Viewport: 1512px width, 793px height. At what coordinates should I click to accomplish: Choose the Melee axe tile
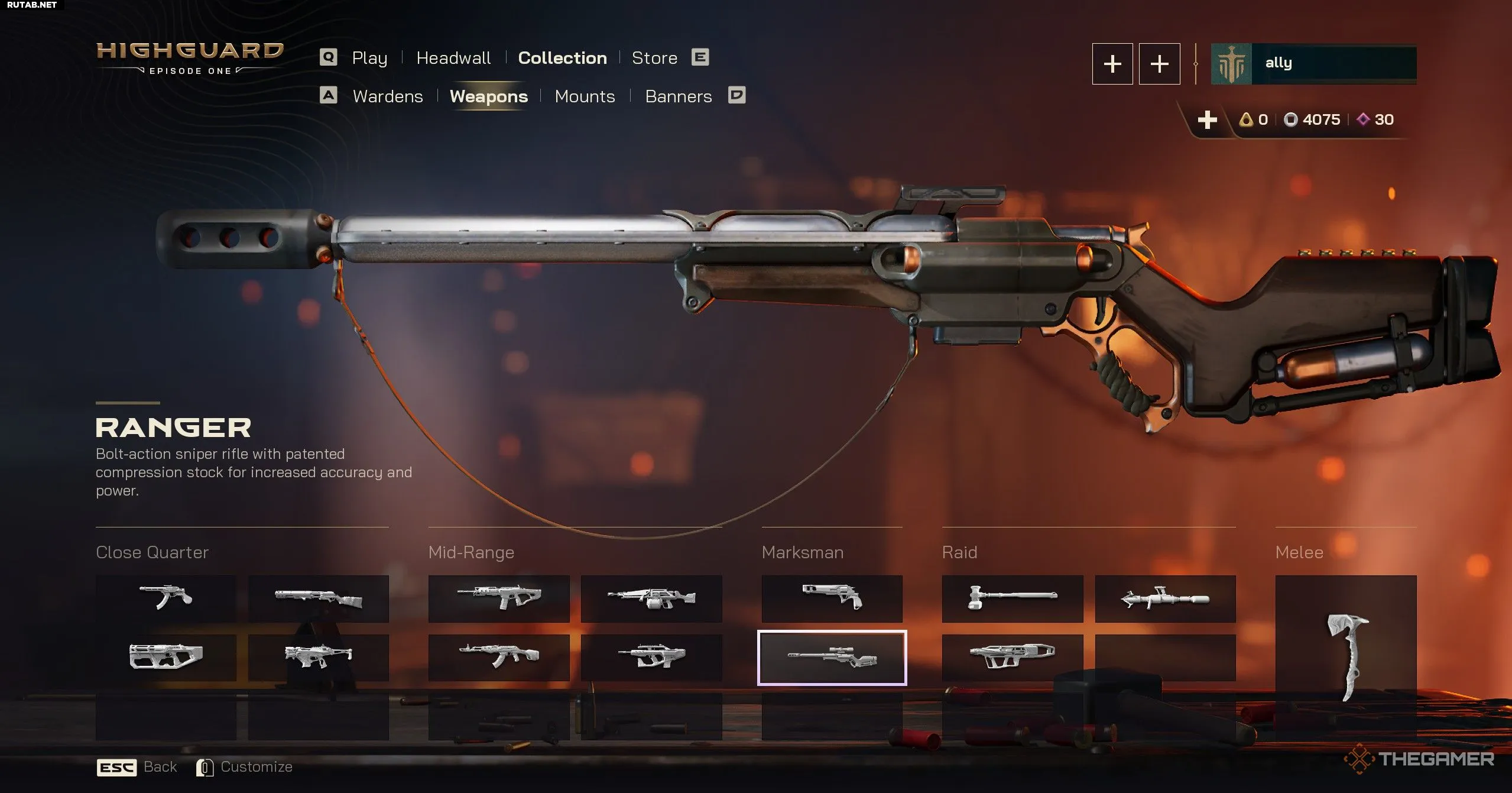1345,656
